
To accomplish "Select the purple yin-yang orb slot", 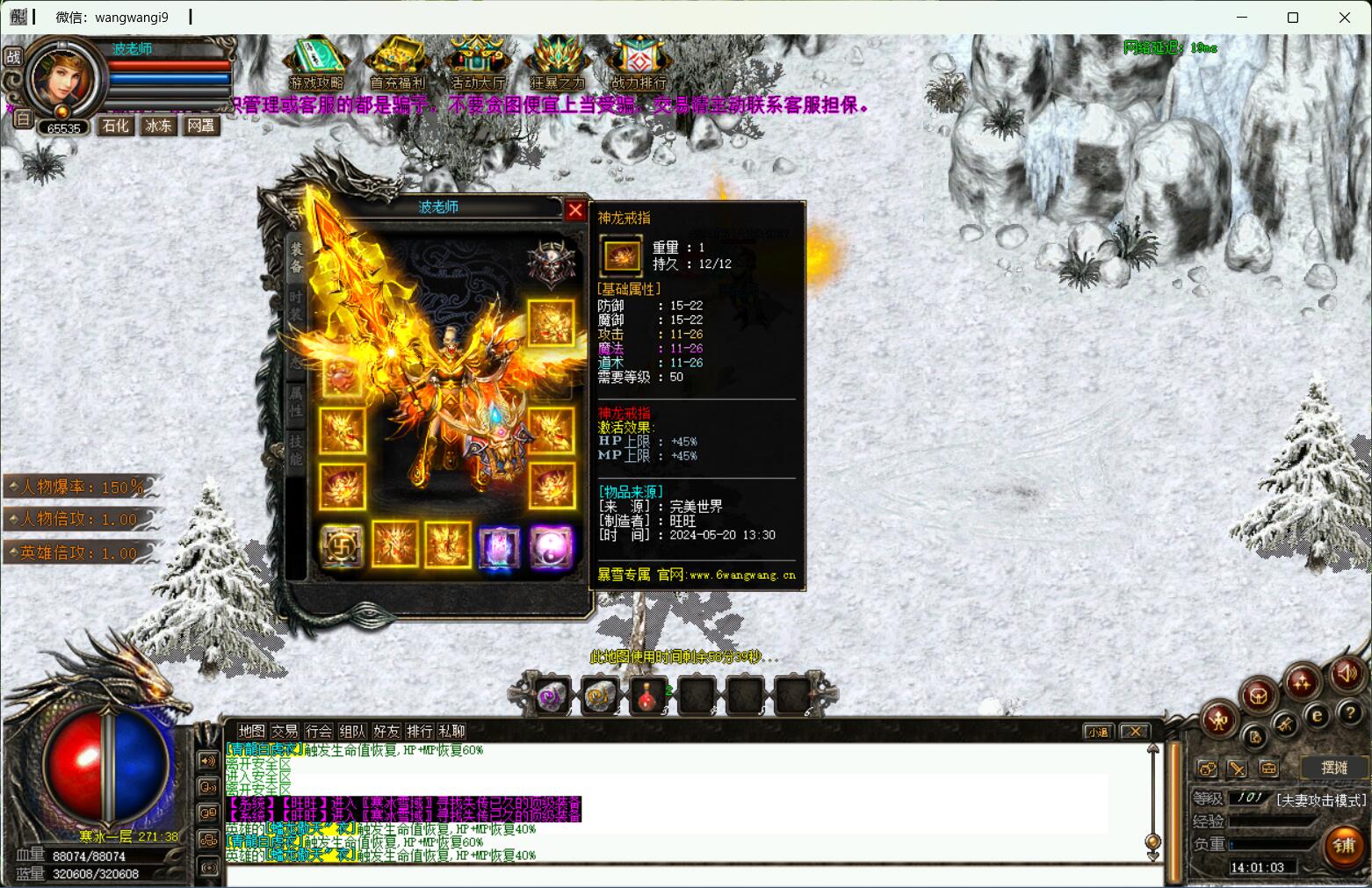I will (x=552, y=546).
